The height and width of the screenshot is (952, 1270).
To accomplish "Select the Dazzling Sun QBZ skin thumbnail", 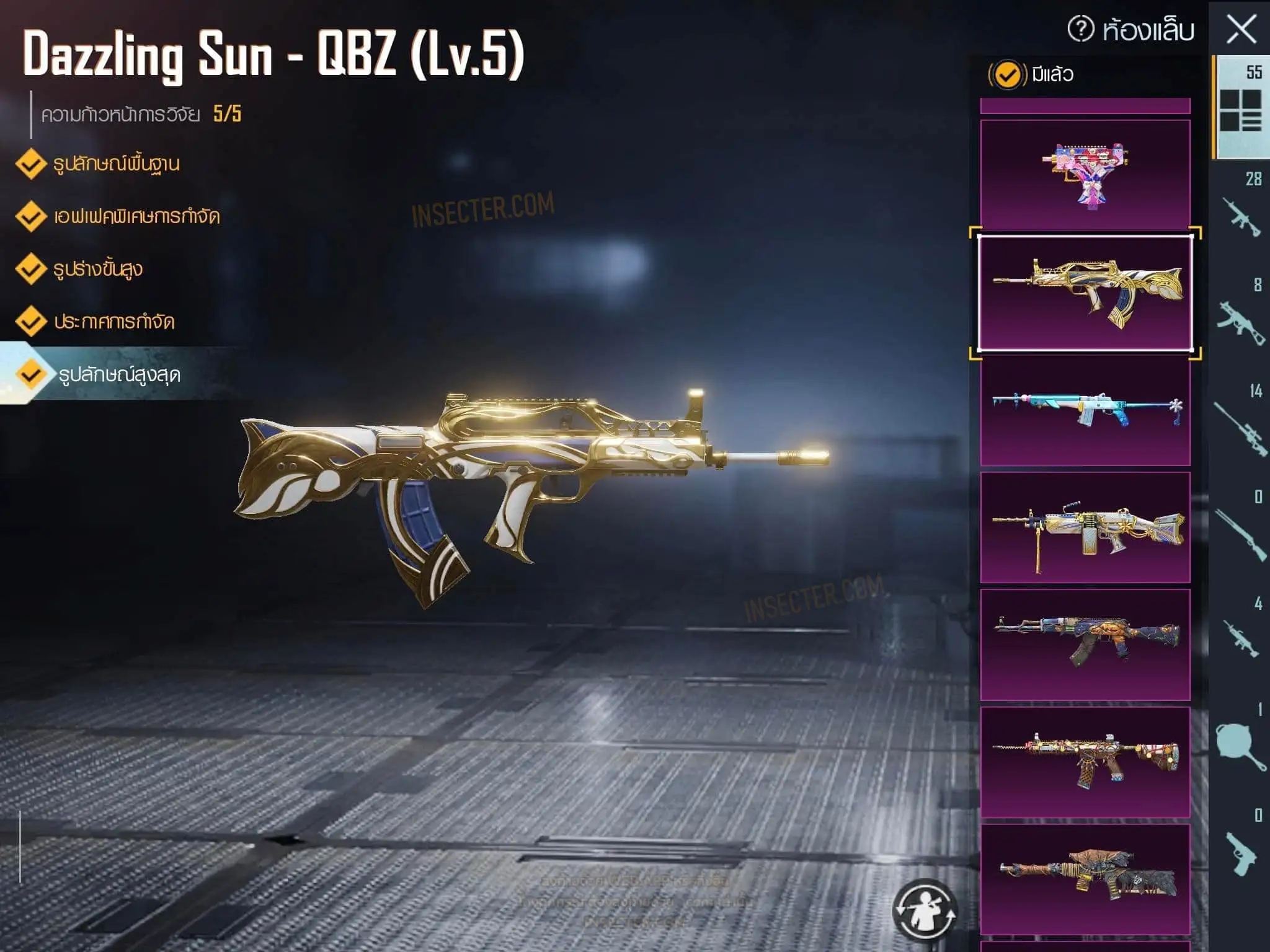I will tap(1085, 293).
